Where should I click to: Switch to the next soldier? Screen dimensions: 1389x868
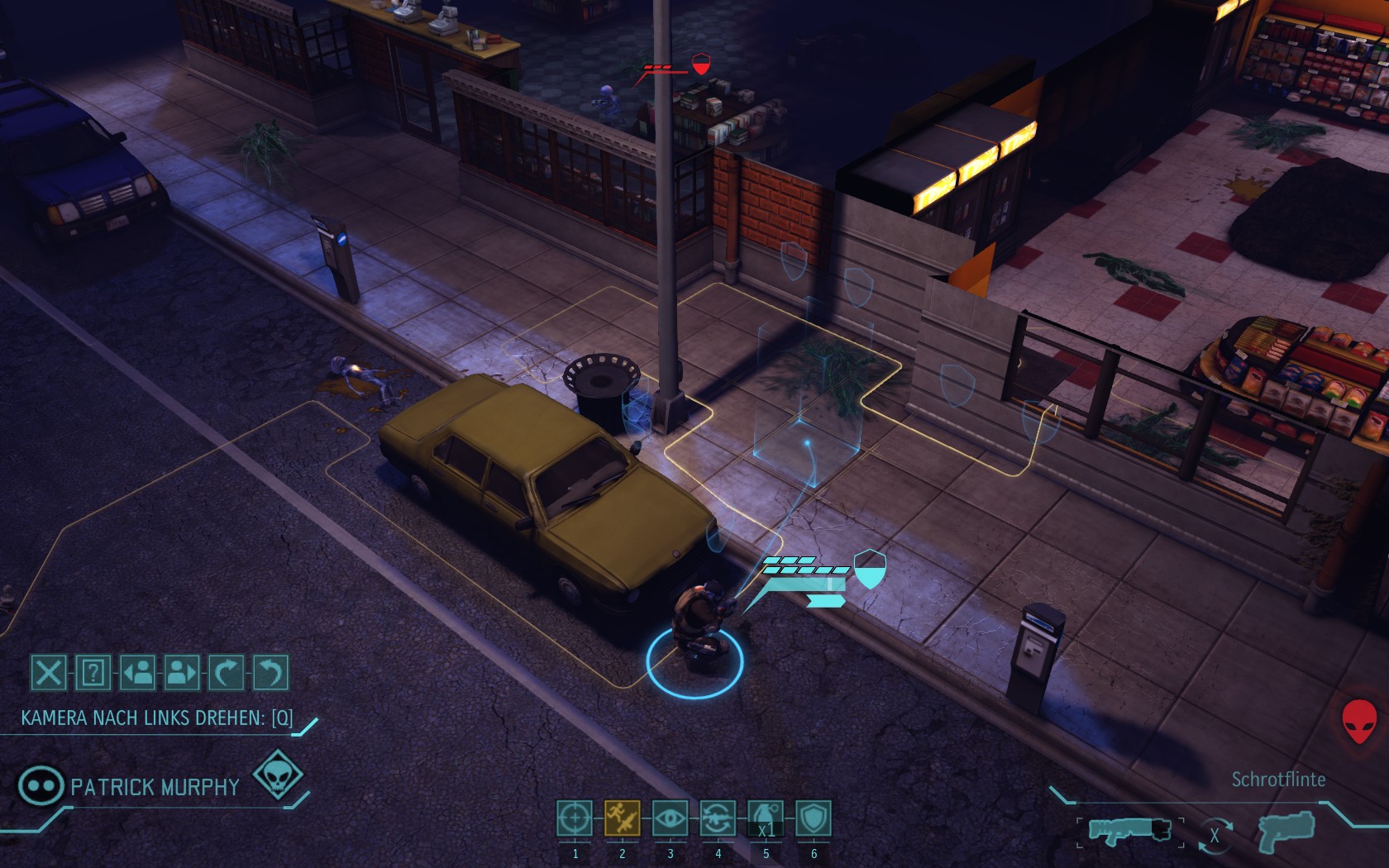pyautogui.click(x=182, y=673)
